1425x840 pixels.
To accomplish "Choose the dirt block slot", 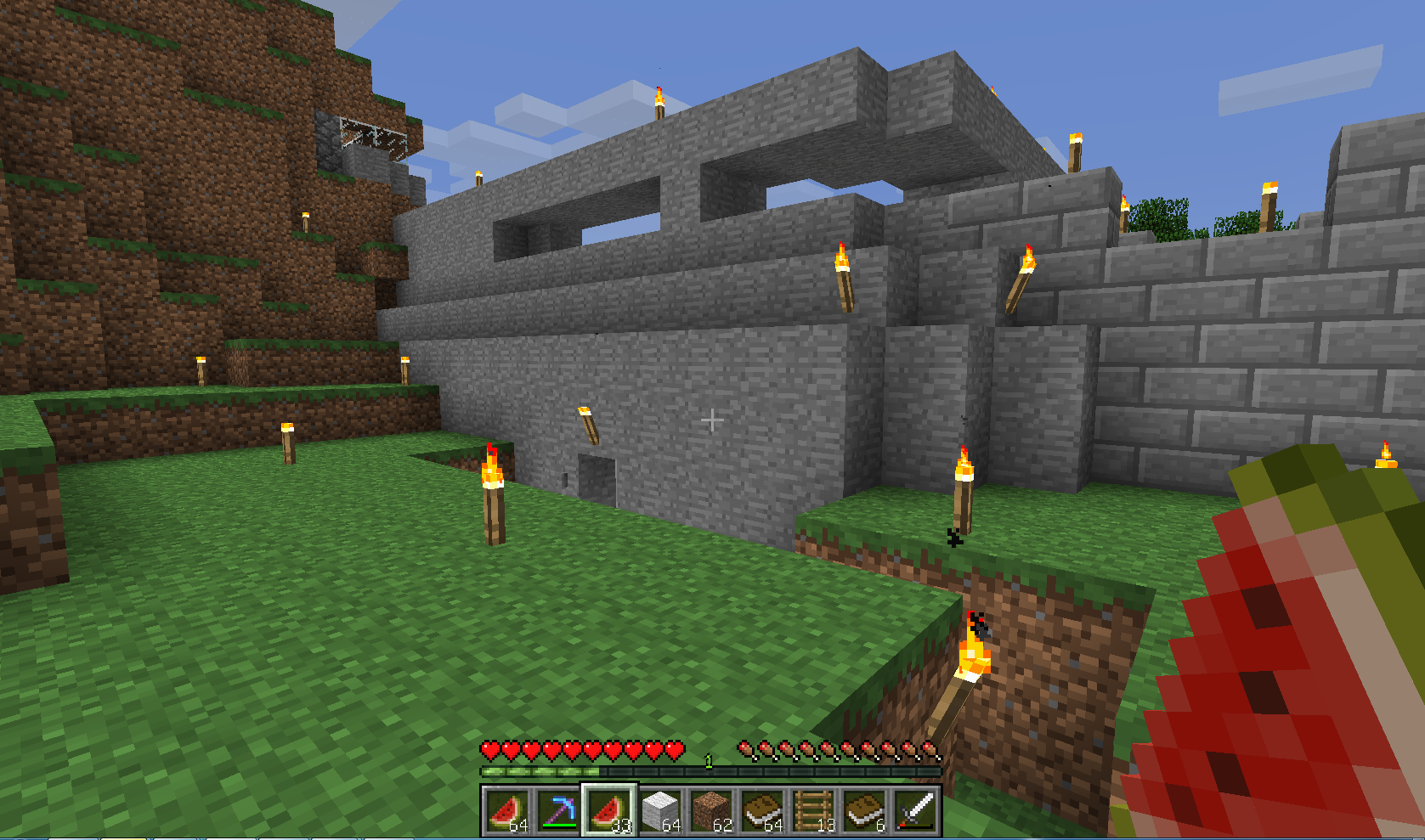I will (711, 810).
